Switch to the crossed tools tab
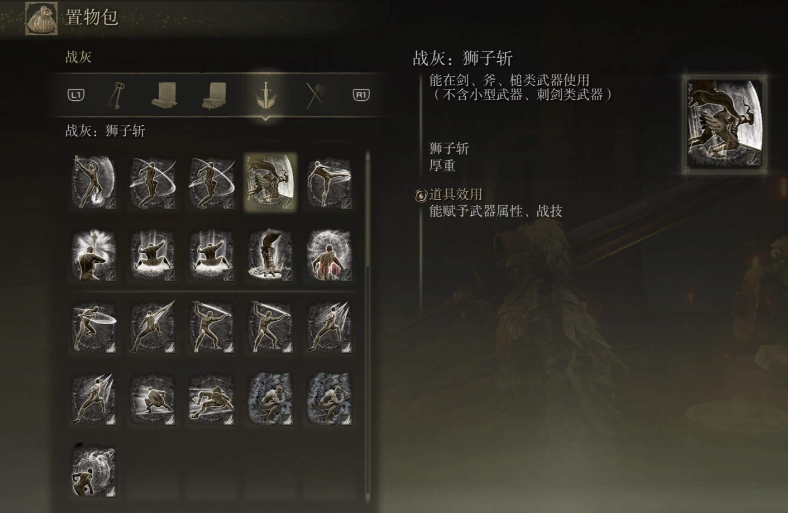The height and width of the screenshot is (513, 788). point(313,94)
